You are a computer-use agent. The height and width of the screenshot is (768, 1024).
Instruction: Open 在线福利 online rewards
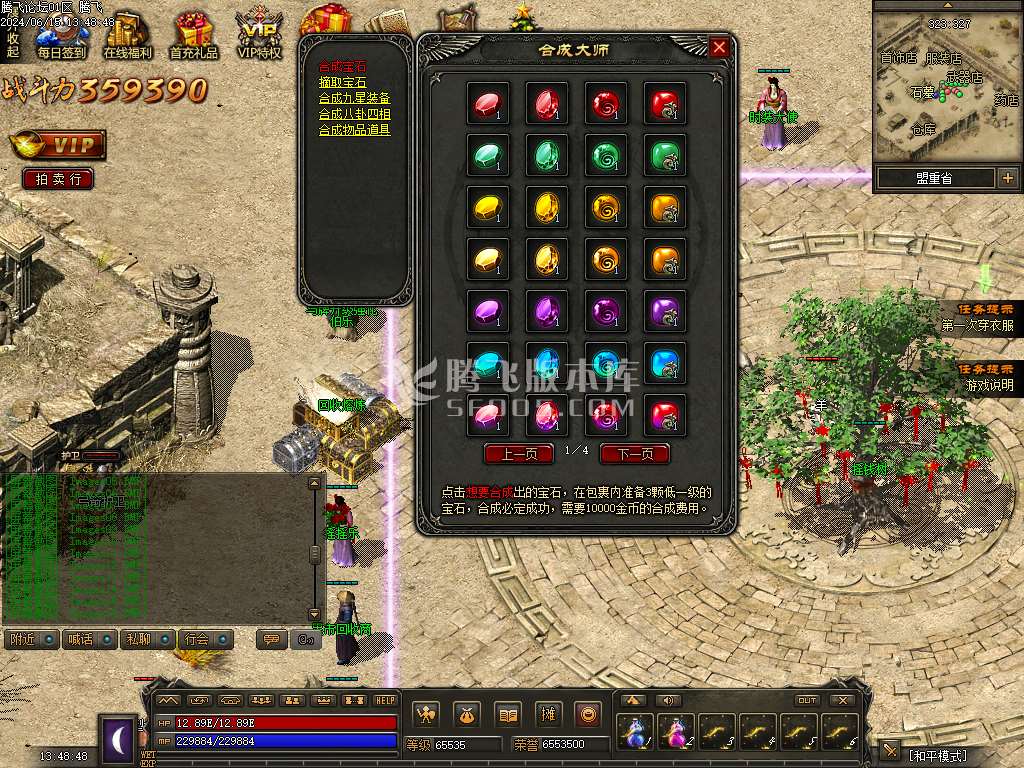127,37
